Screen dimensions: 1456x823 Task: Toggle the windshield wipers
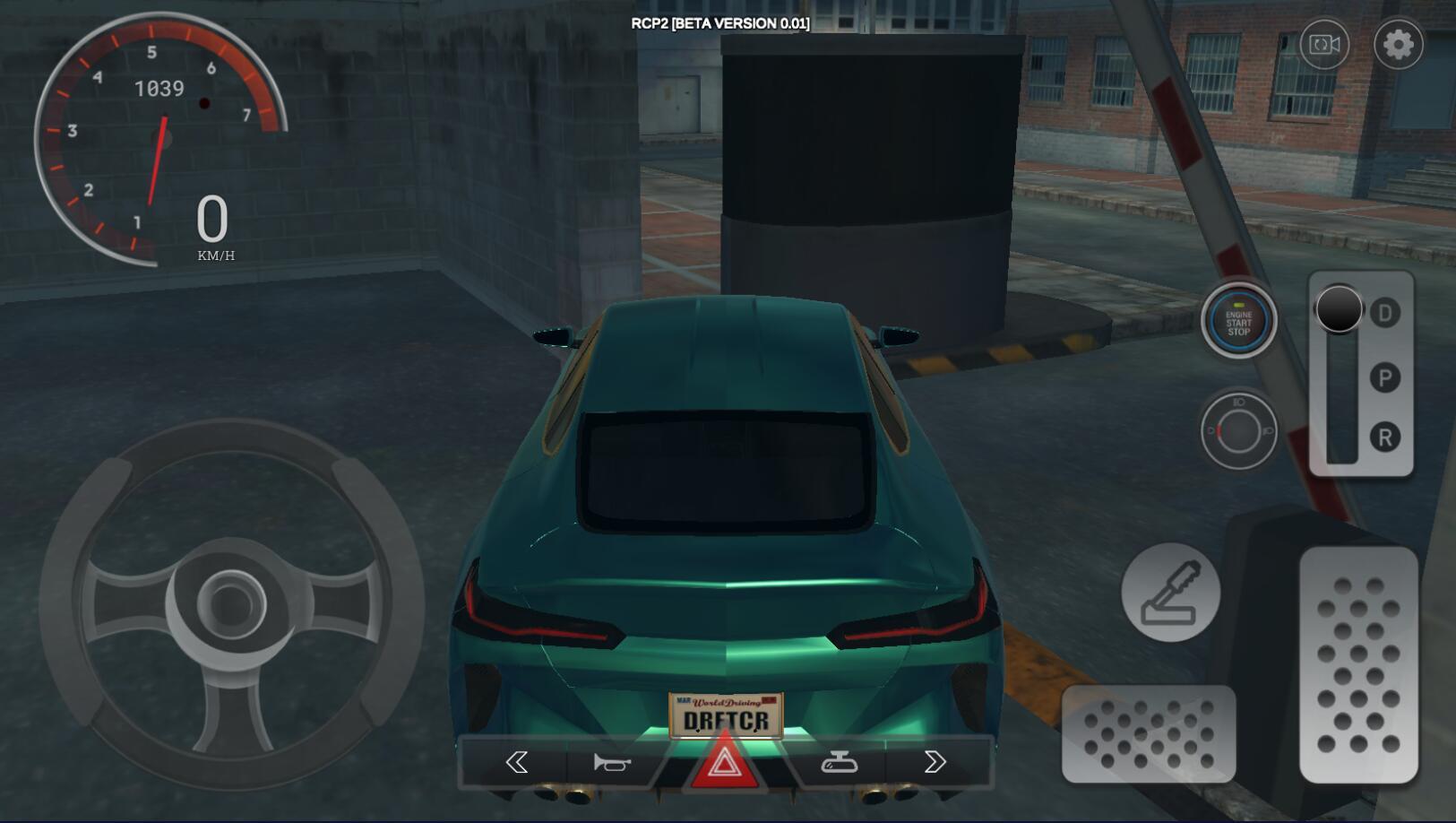point(839,762)
